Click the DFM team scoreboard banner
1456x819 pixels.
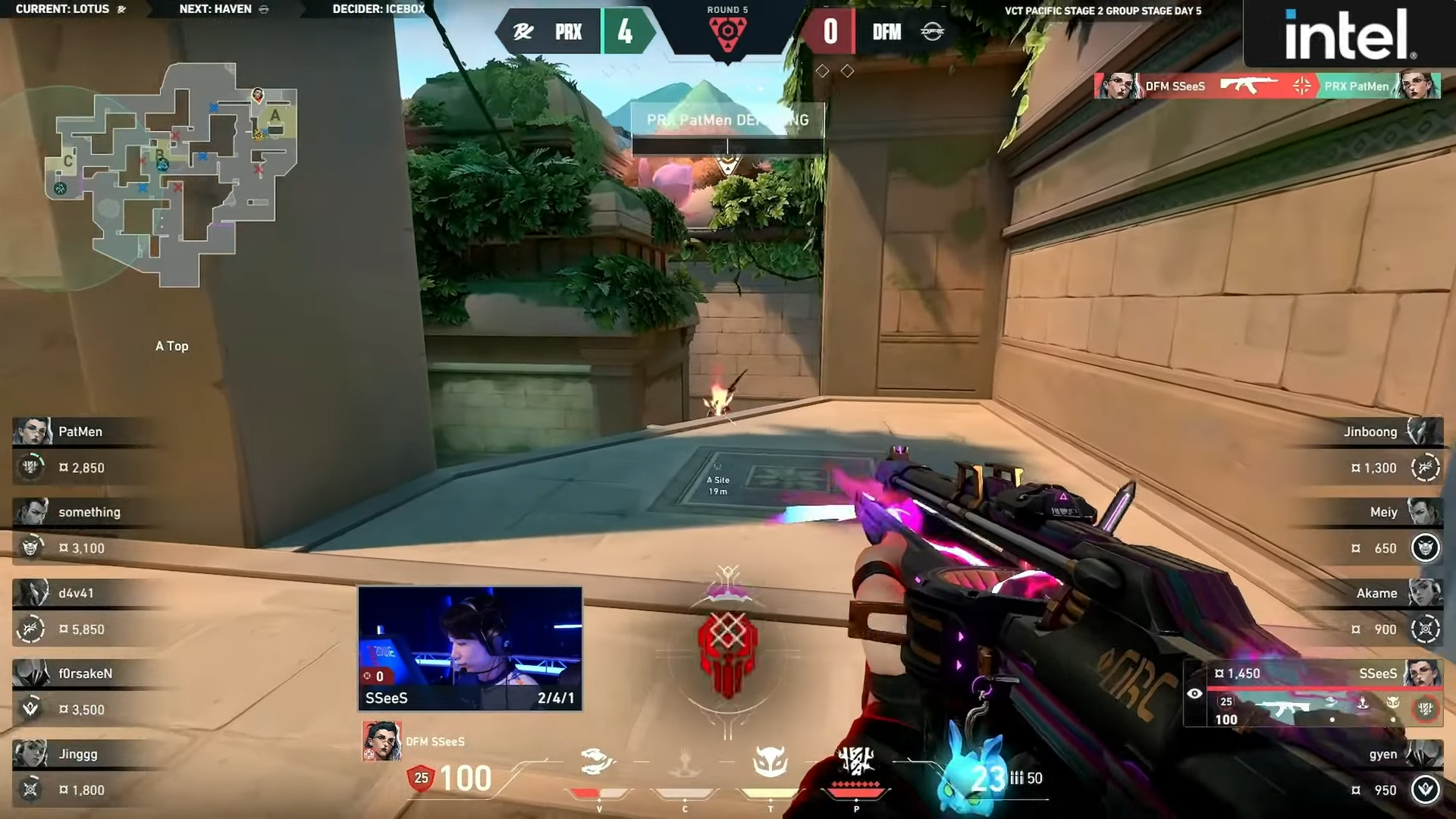coord(880,32)
